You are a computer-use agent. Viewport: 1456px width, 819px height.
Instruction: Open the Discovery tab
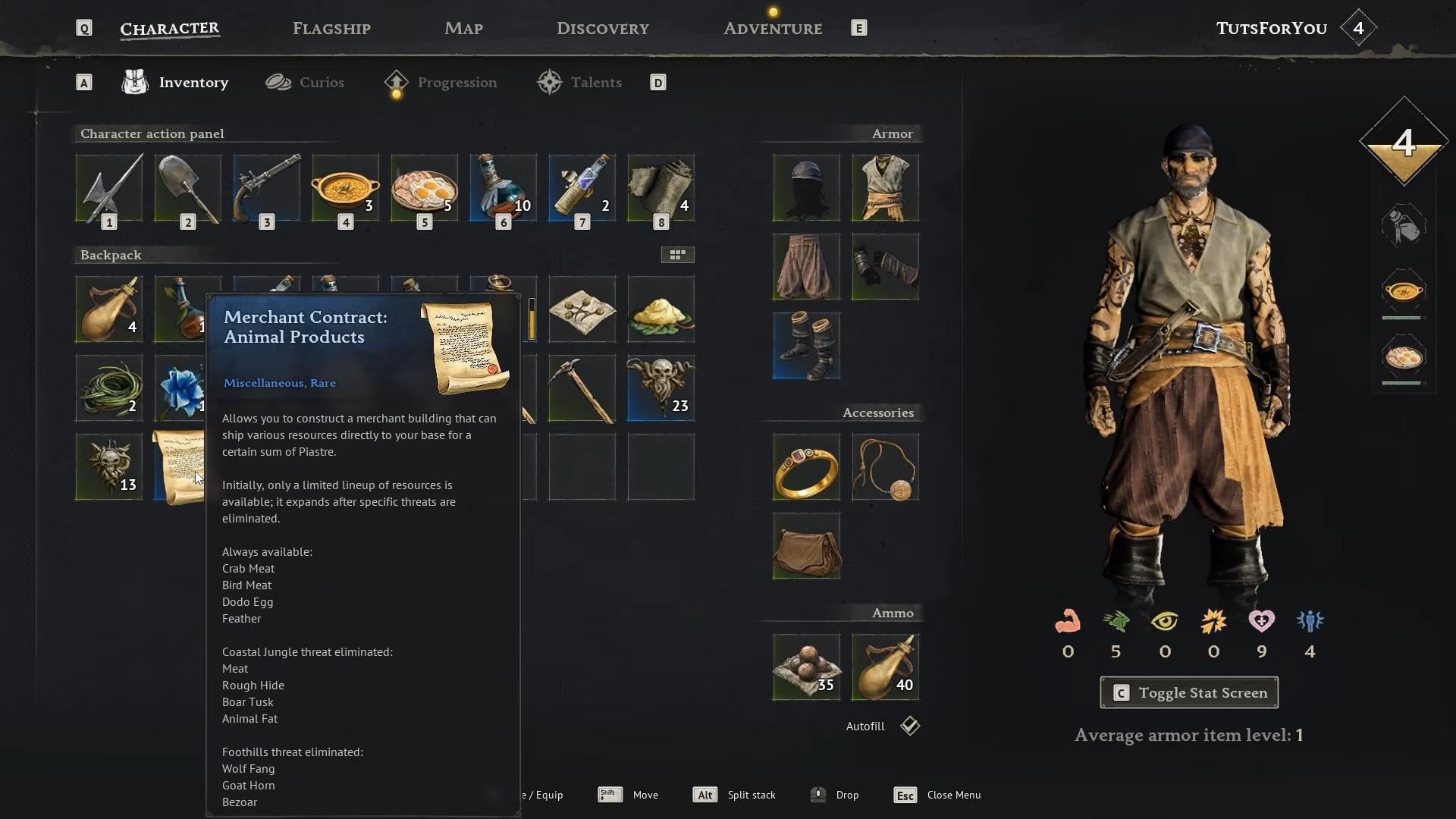point(603,29)
